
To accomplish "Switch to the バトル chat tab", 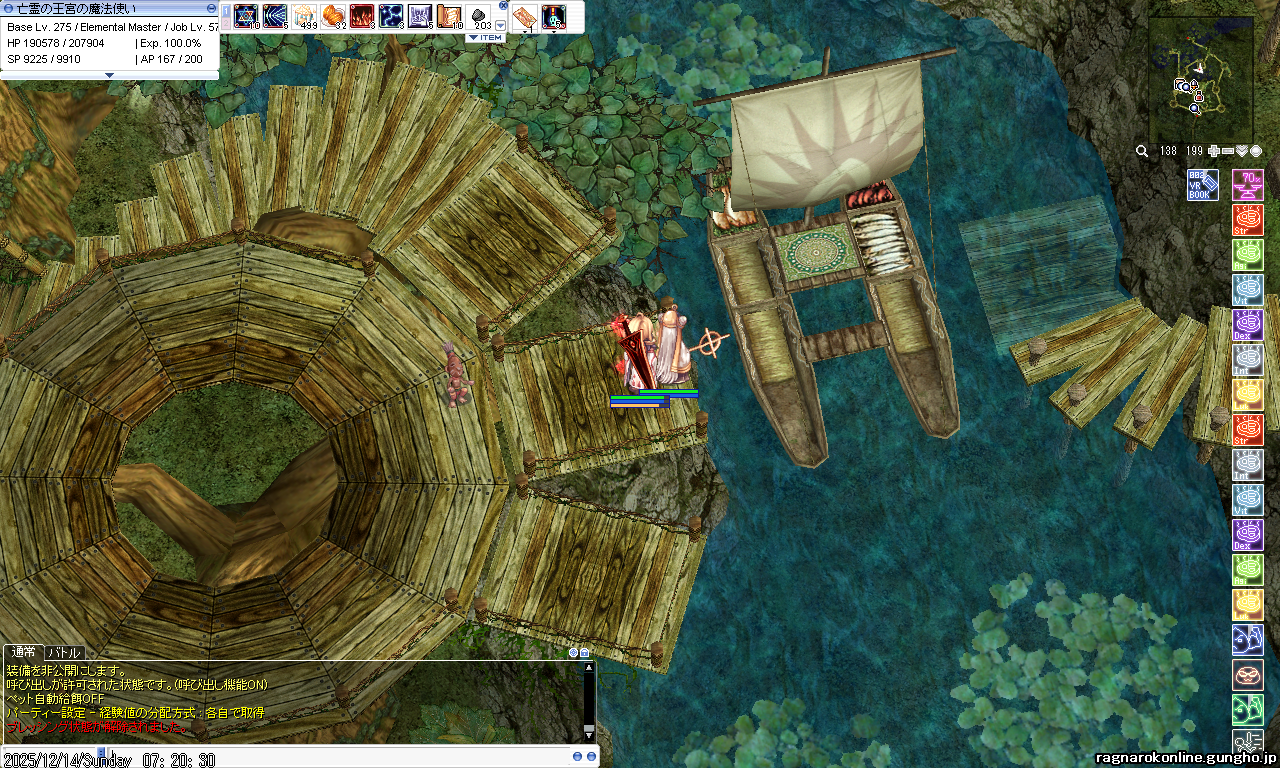I will (x=65, y=652).
